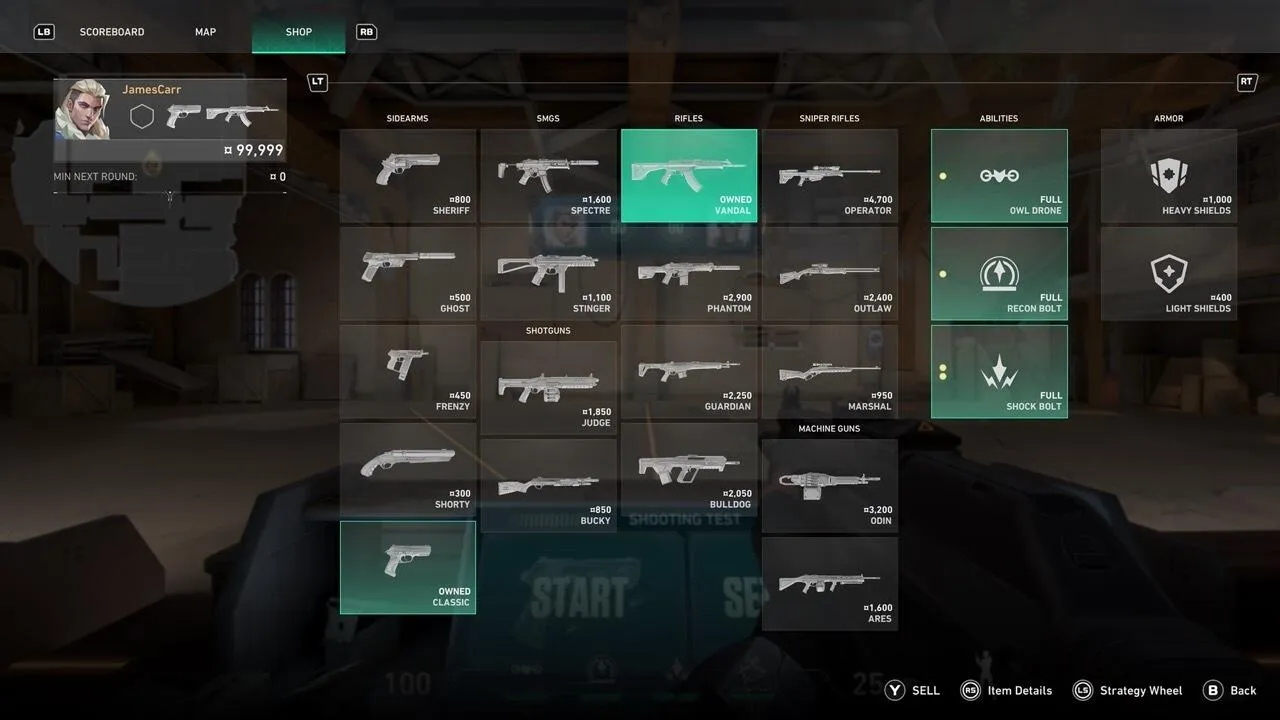Select the owned Vandal rifle
Screen dimensions: 1280x720
[x=689, y=175]
